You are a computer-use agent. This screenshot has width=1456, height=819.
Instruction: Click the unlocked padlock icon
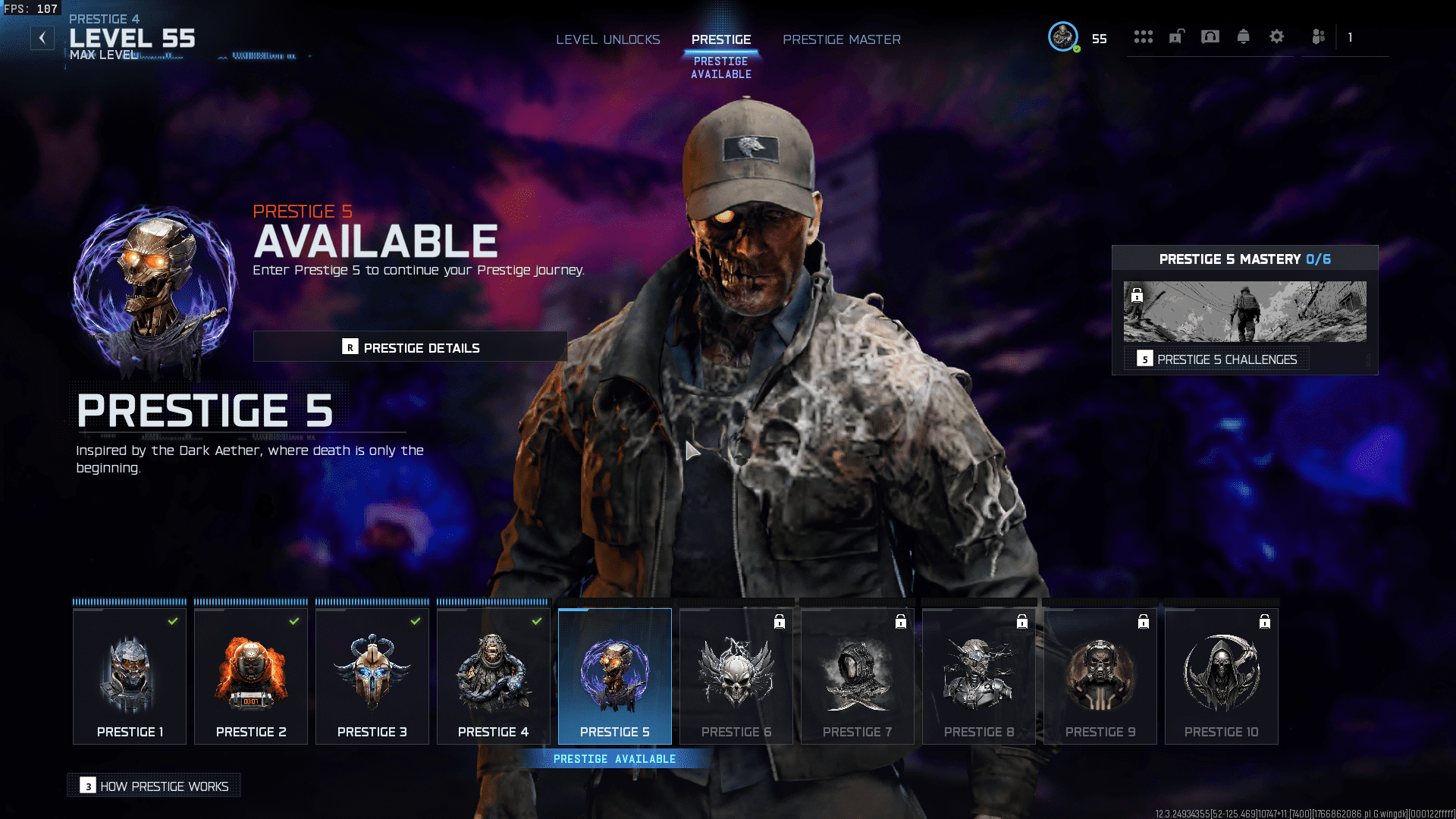click(x=1176, y=36)
